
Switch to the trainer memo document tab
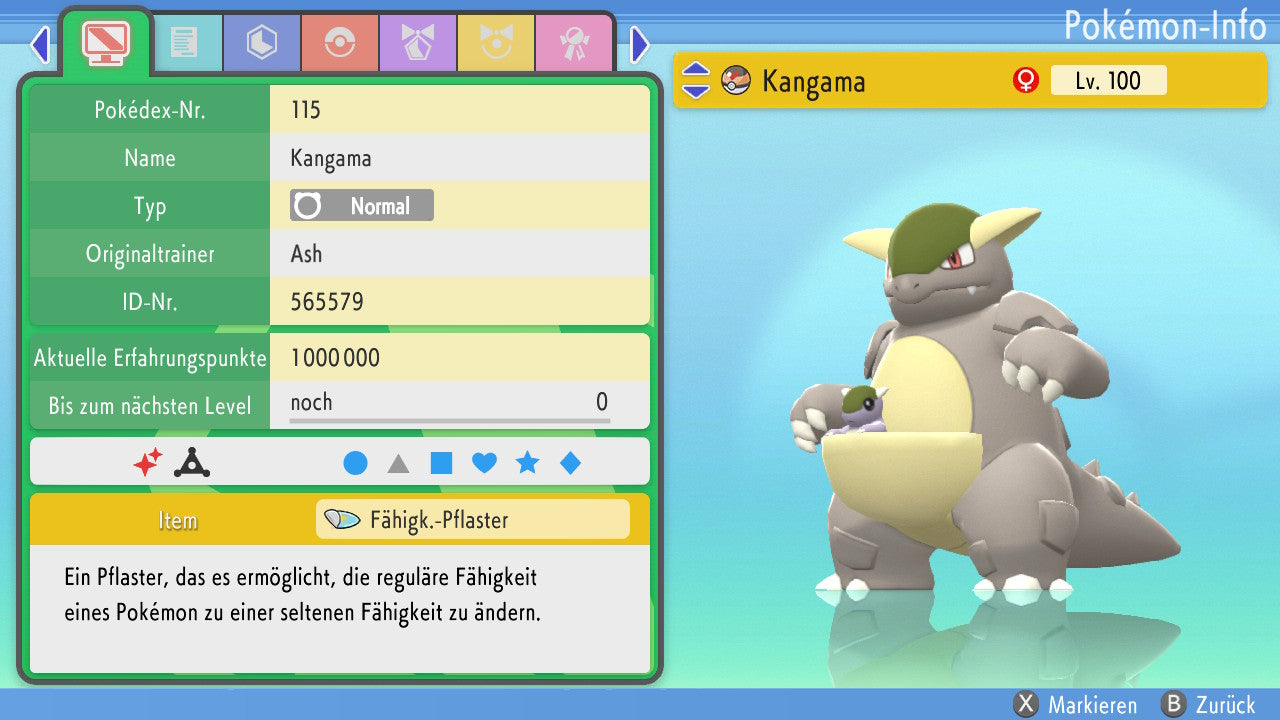[183, 43]
